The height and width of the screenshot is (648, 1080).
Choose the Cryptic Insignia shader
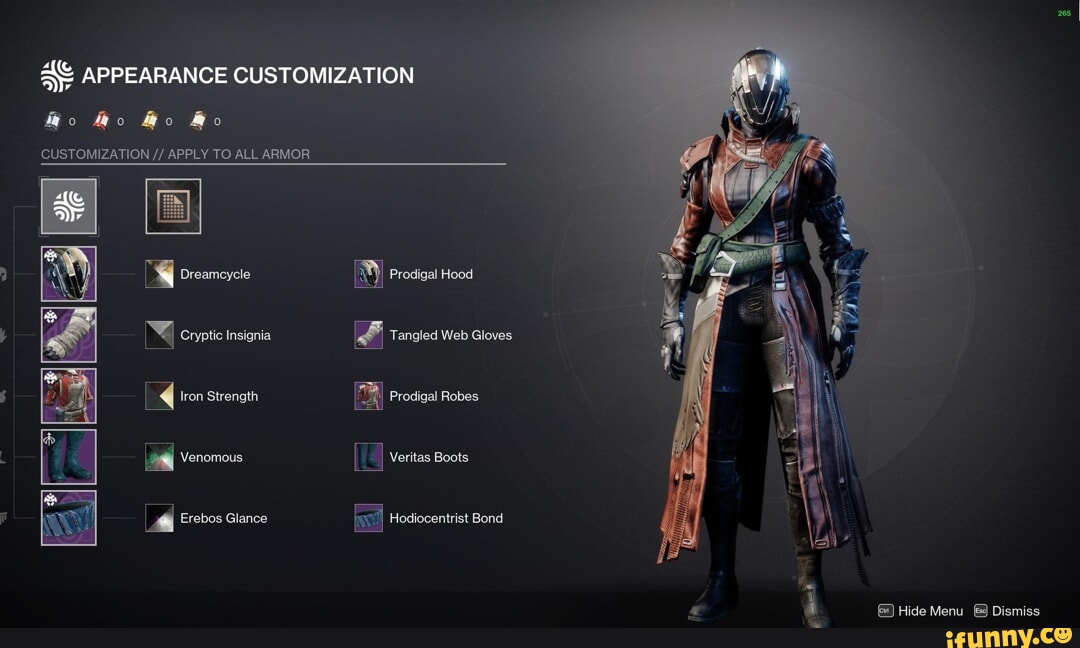pos(159,335)
